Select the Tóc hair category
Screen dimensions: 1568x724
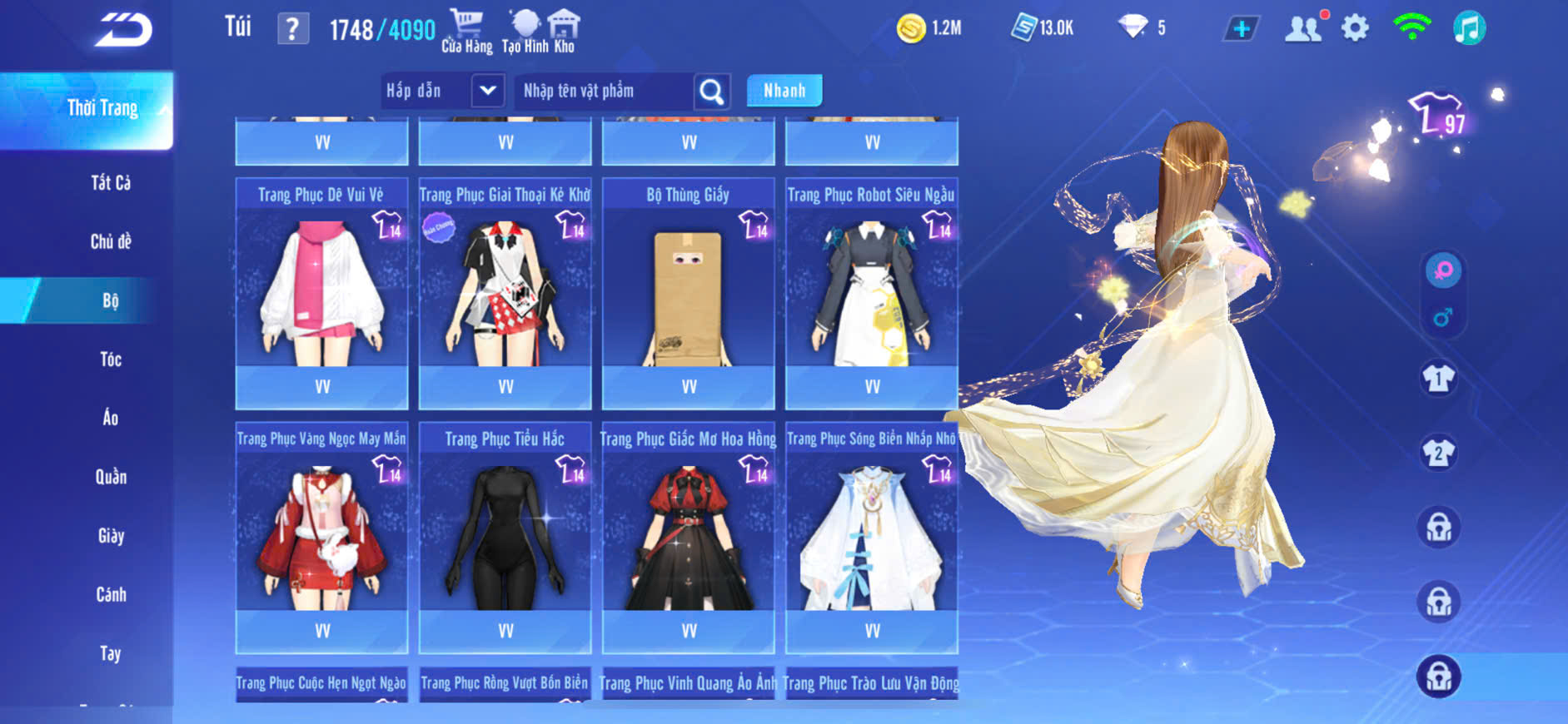click(x=111, y=360)
